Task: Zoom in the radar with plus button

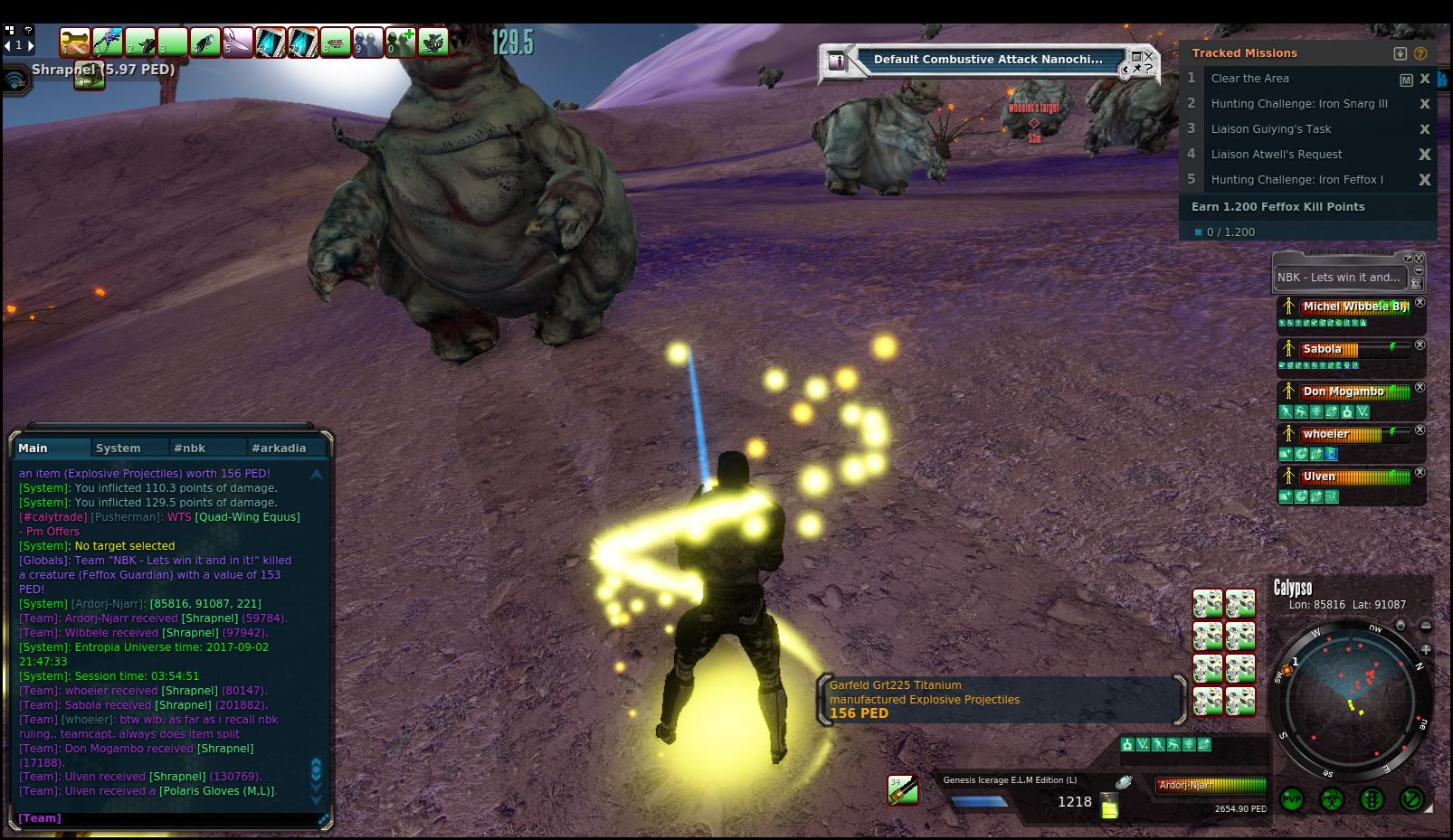Action: [x=1426, y=649]
